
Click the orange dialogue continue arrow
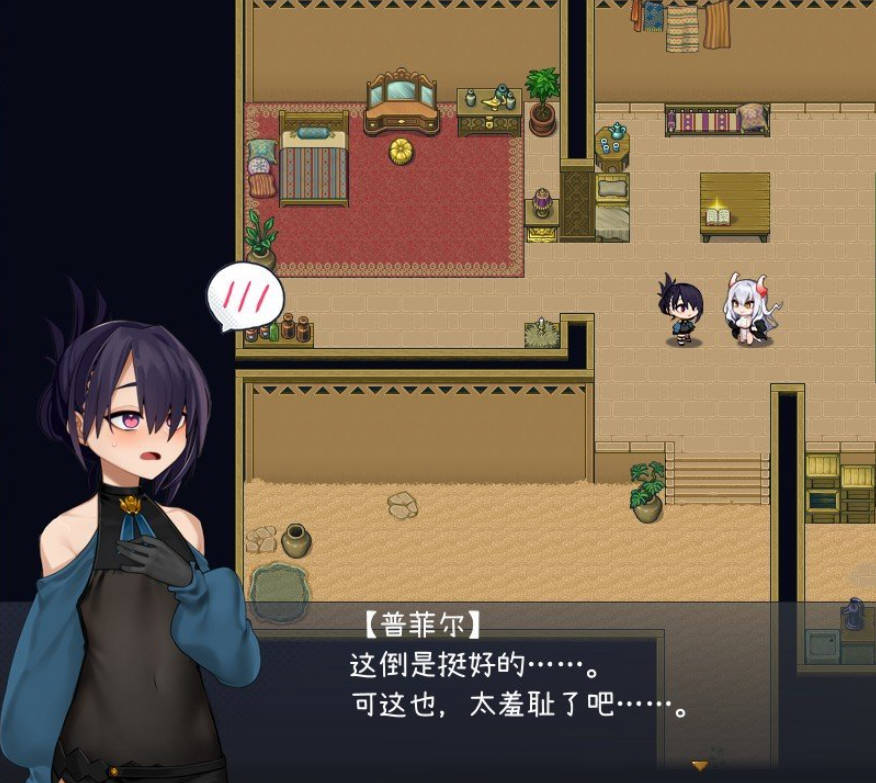point(700,765)
